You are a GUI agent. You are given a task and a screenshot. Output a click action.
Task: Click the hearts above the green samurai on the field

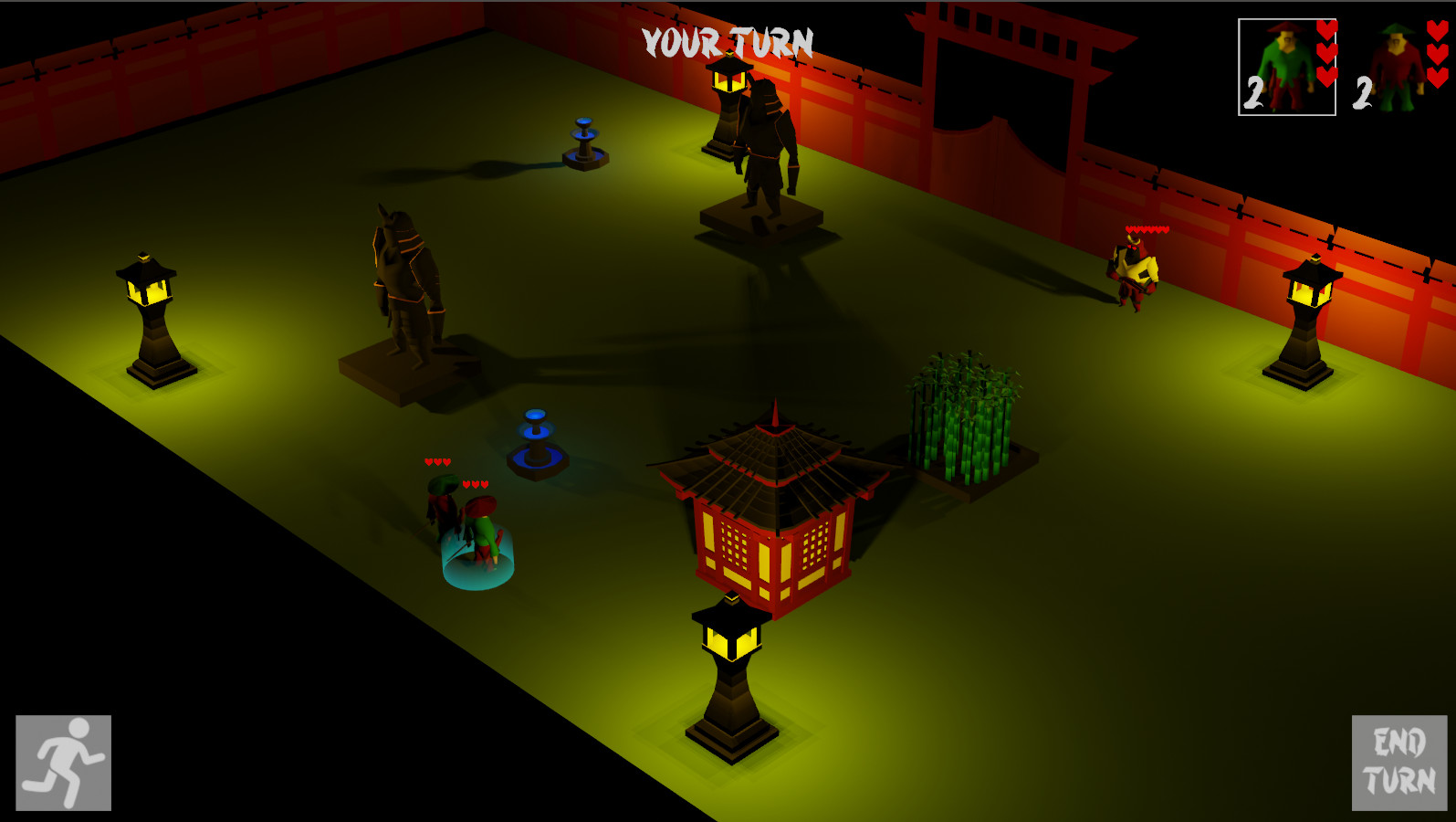438,462
